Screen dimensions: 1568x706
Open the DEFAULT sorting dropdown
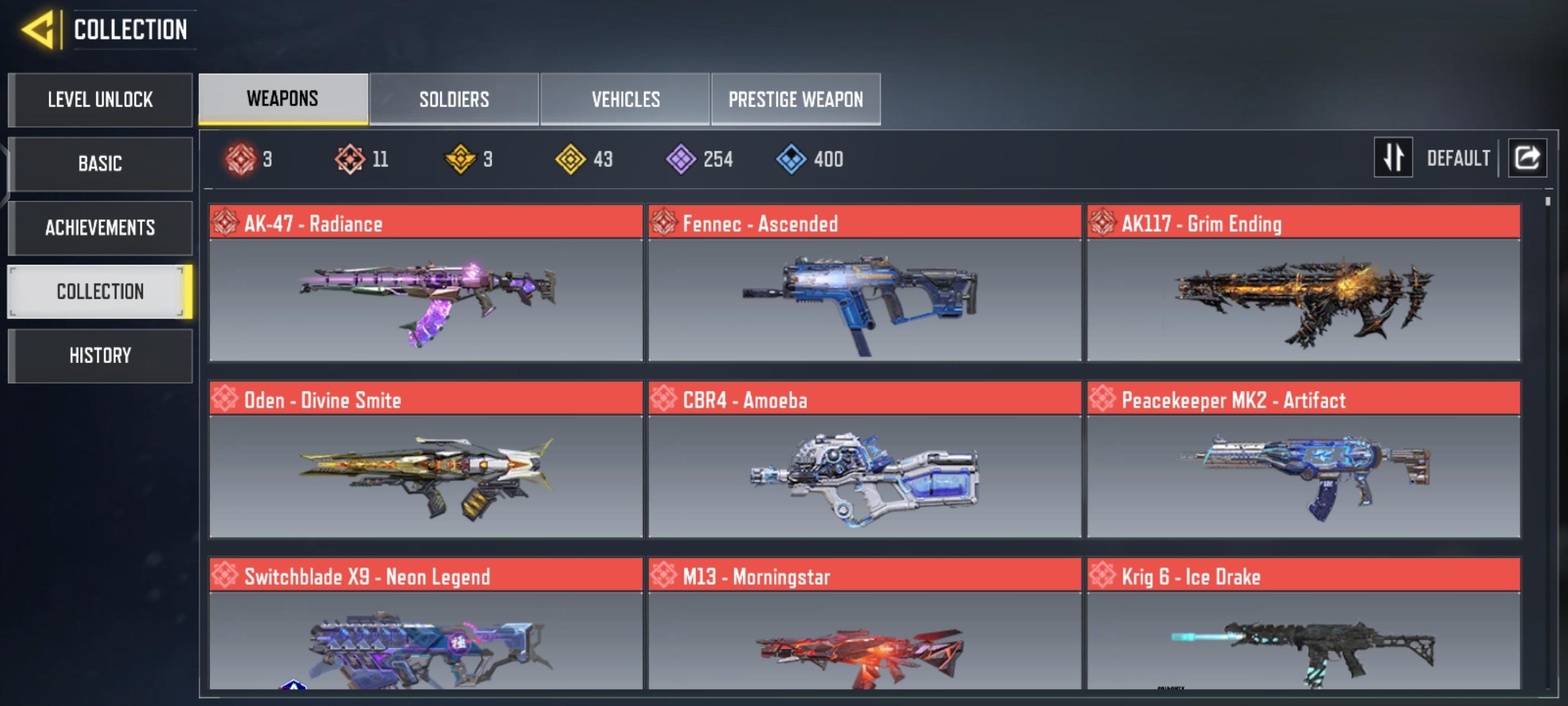coord(1458,159)
